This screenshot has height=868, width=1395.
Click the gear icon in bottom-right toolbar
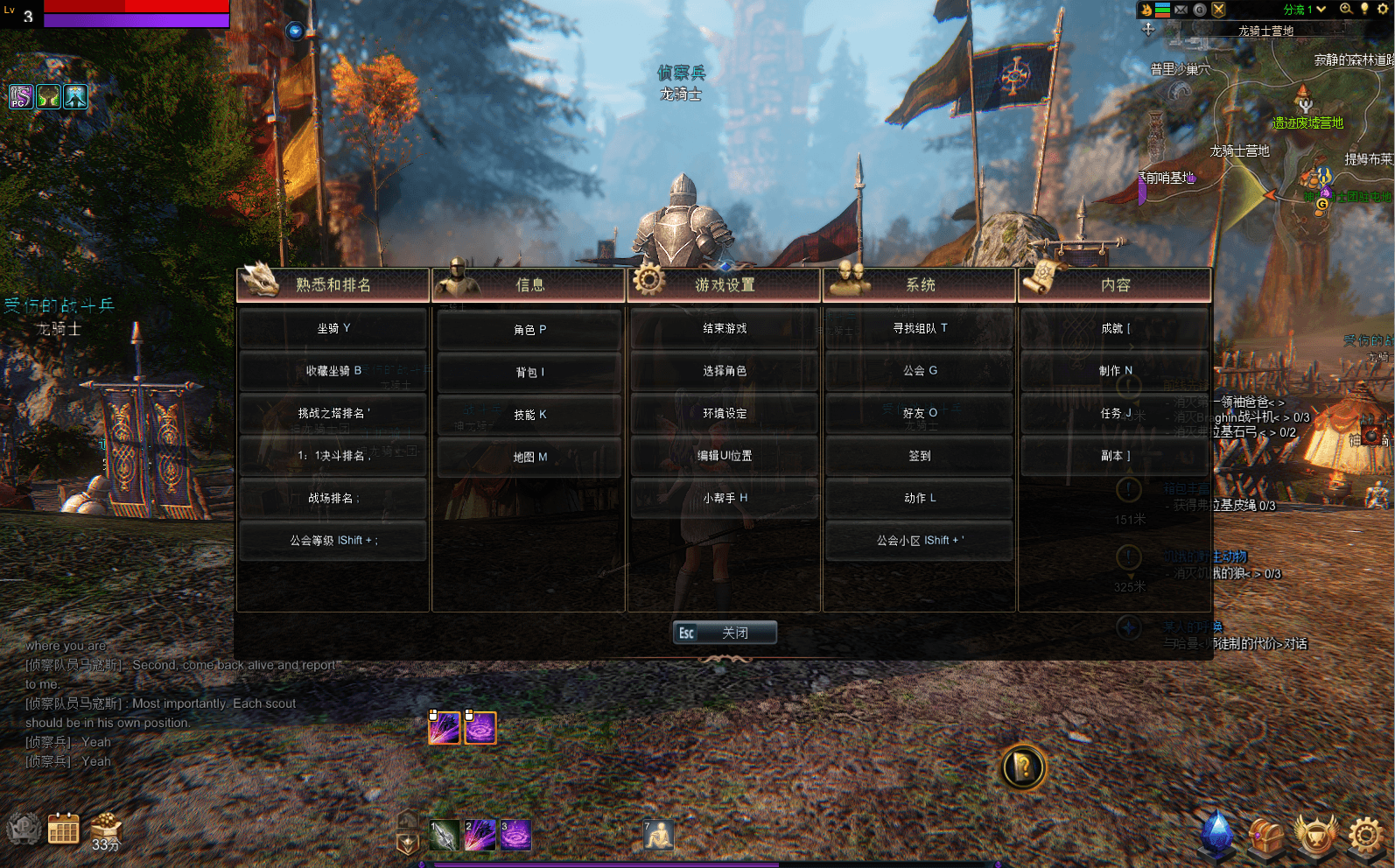point(1365,835)
